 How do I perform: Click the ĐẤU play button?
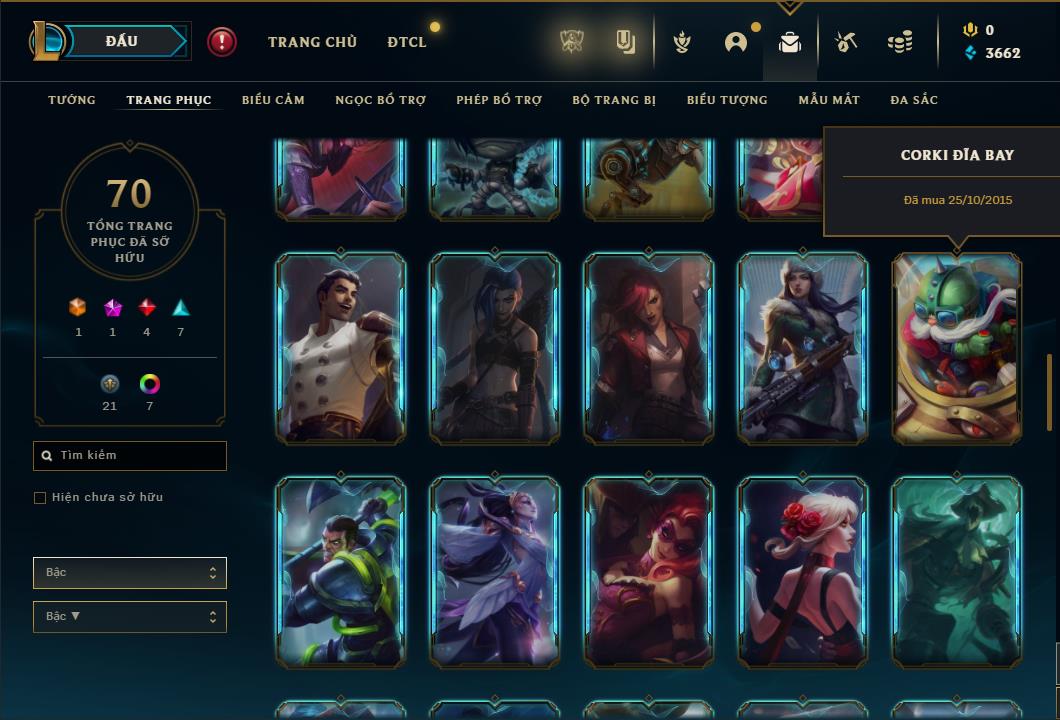coord(120,41)
